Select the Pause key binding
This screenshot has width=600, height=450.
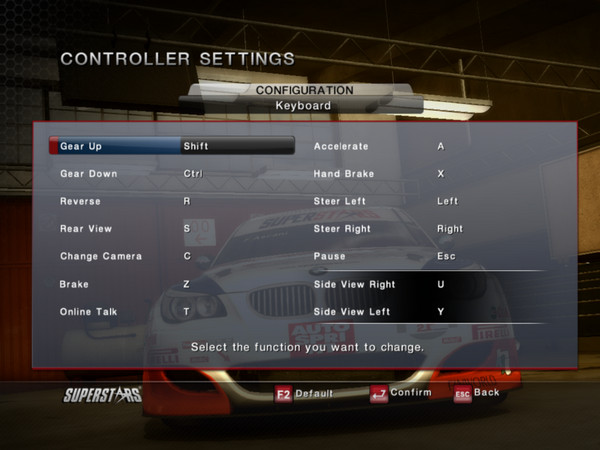[425, 257]
